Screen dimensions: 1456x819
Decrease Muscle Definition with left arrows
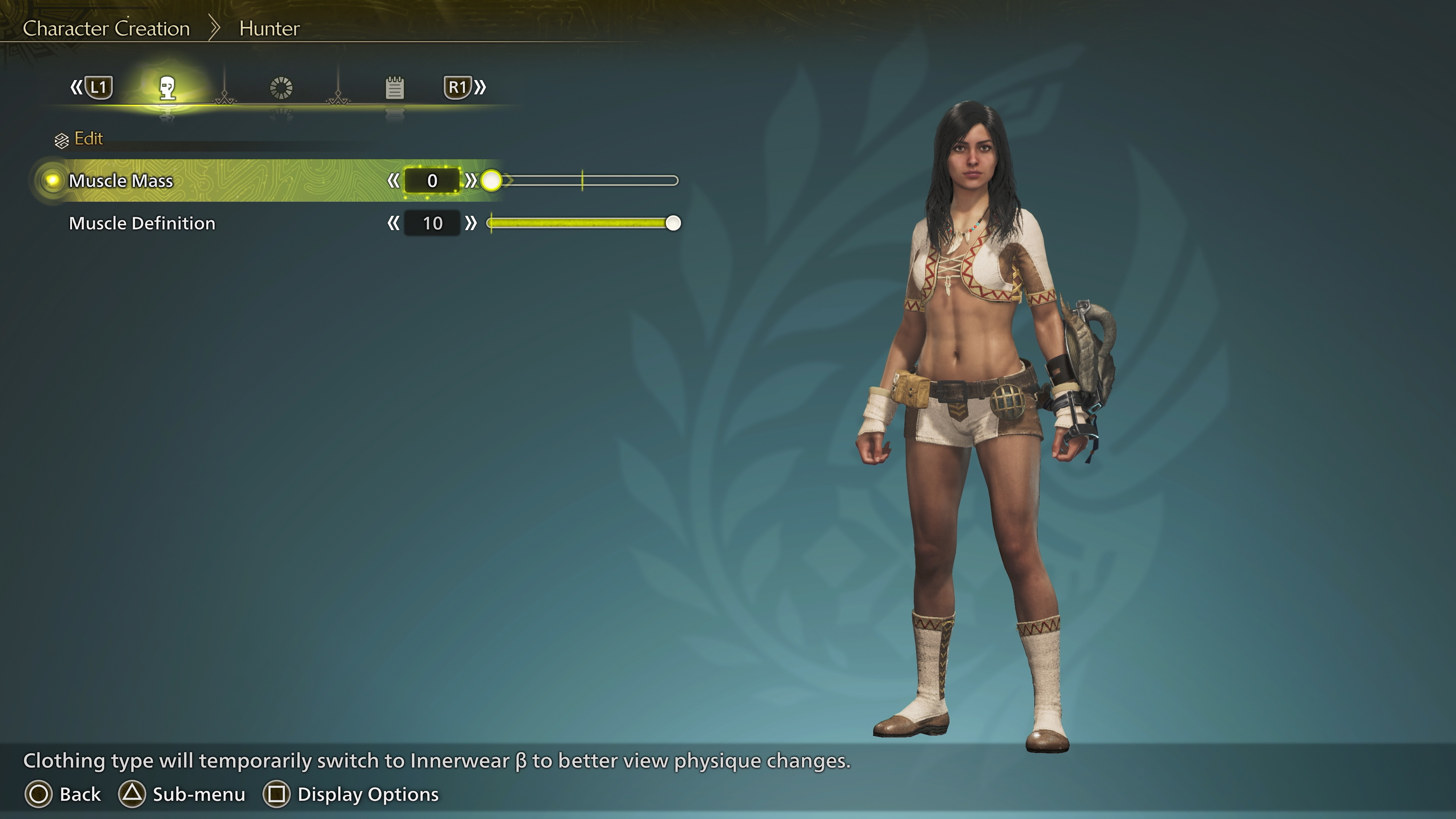point(394,223)
